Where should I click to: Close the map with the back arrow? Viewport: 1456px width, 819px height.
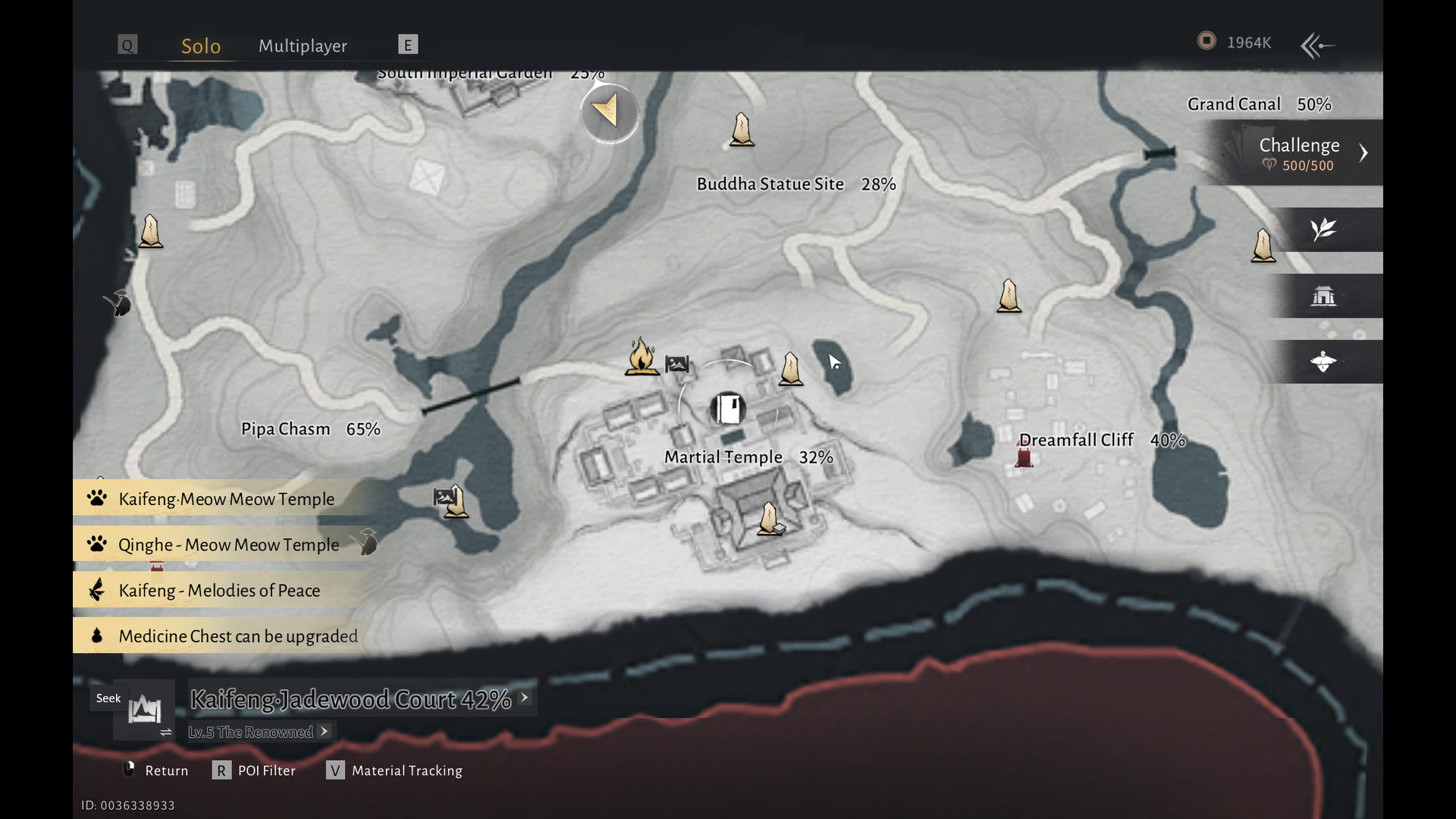[x=1318, y=45]
